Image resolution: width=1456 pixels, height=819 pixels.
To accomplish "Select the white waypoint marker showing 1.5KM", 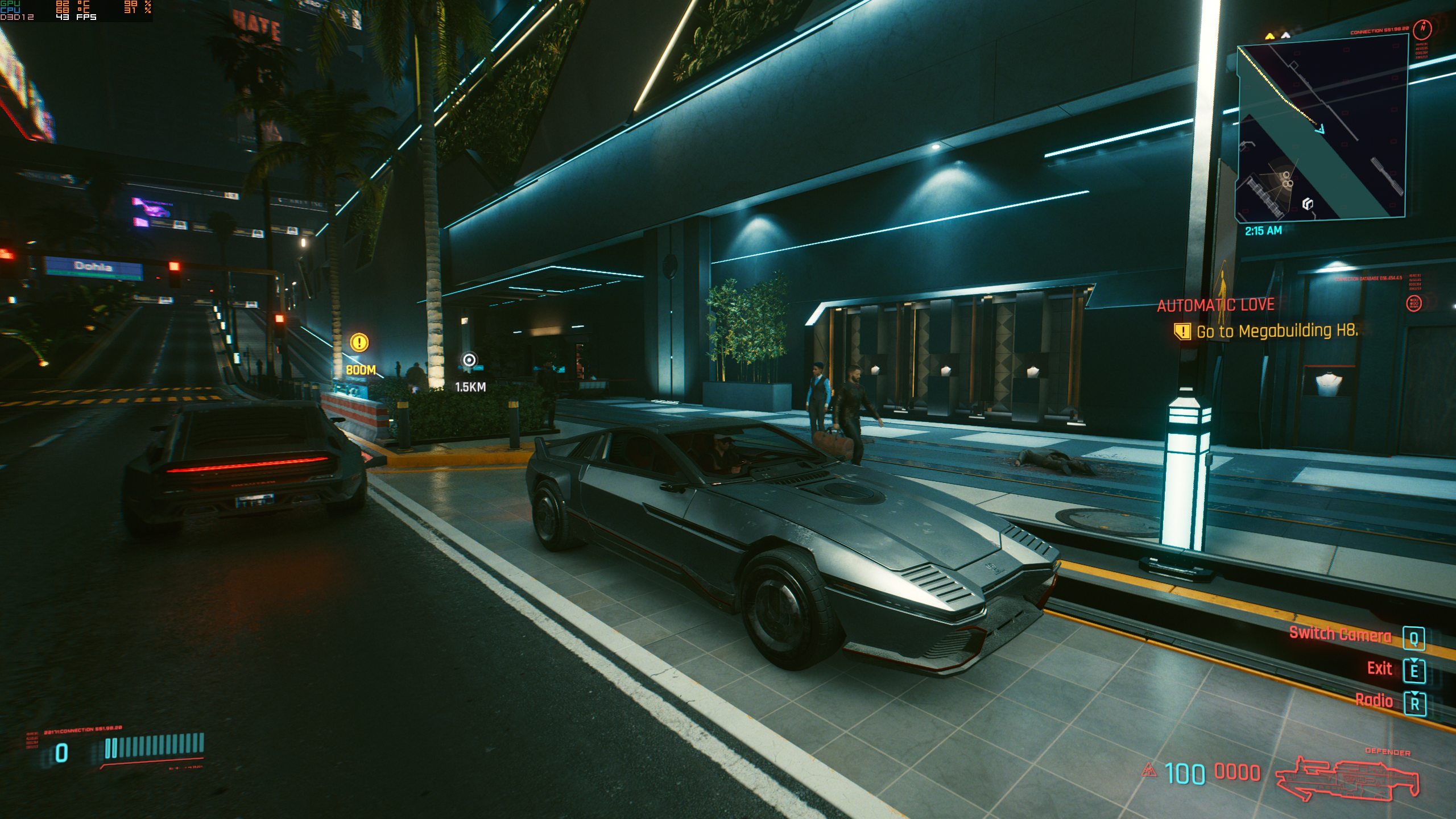I will click(x=469, y=360).
